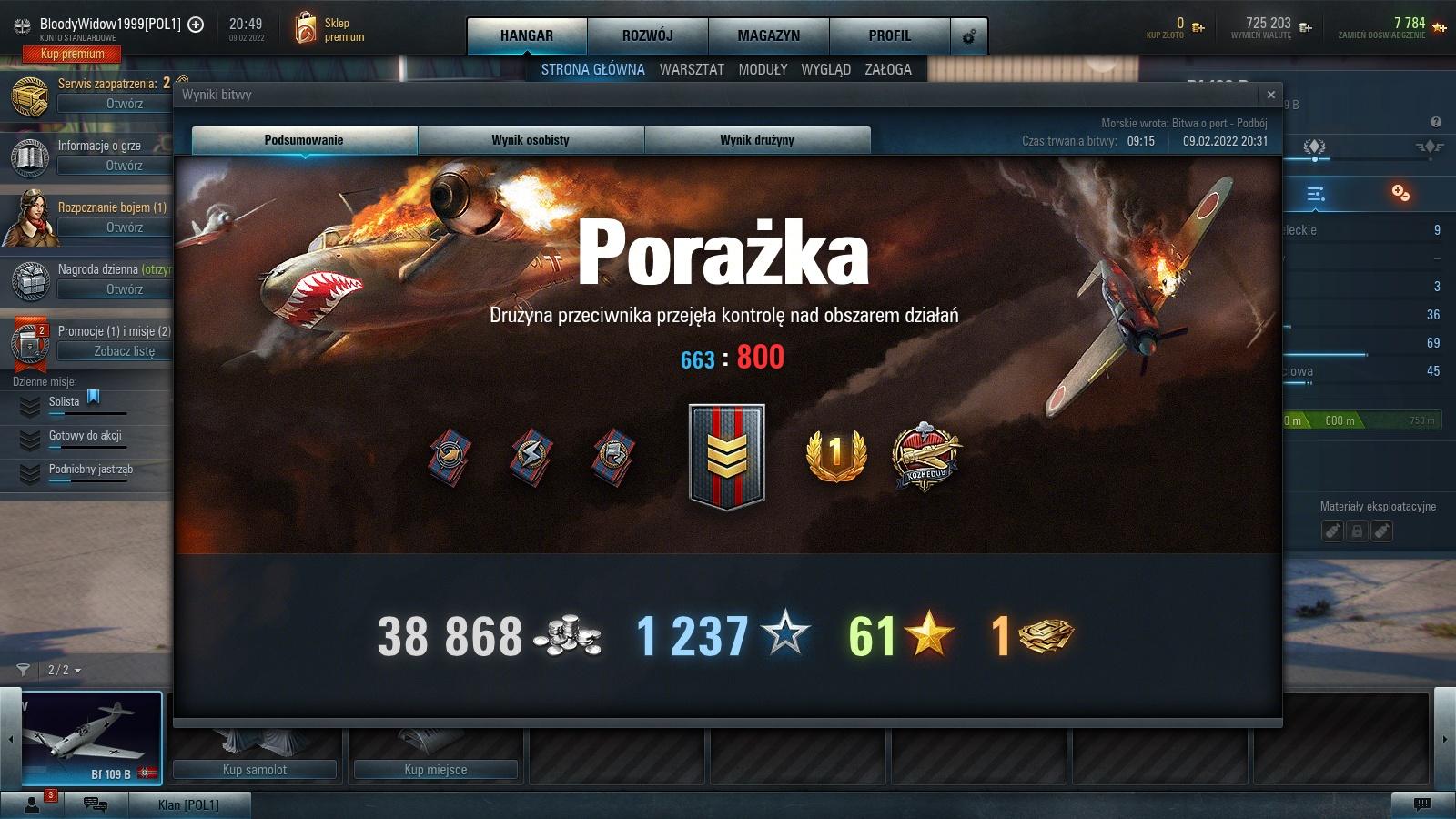Open the PROFIL page
The image size is (1456, 819).
889,35
